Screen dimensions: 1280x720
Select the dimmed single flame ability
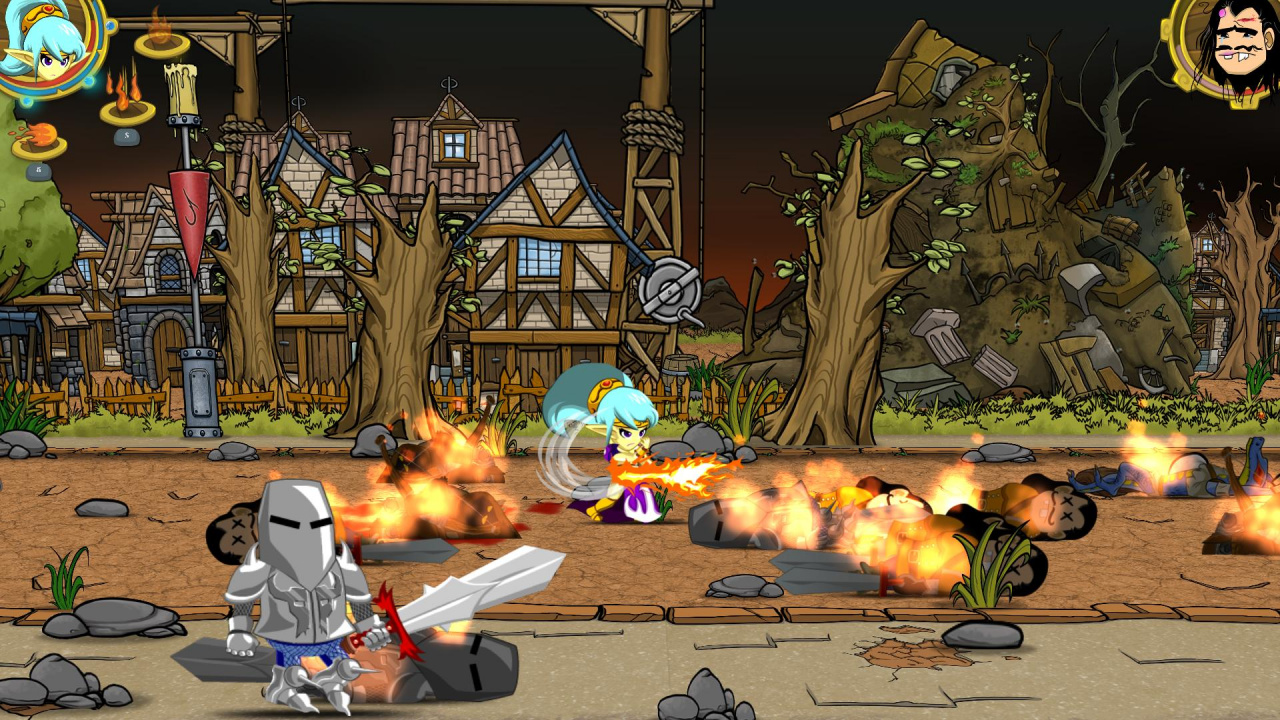(x=162, y=38)
